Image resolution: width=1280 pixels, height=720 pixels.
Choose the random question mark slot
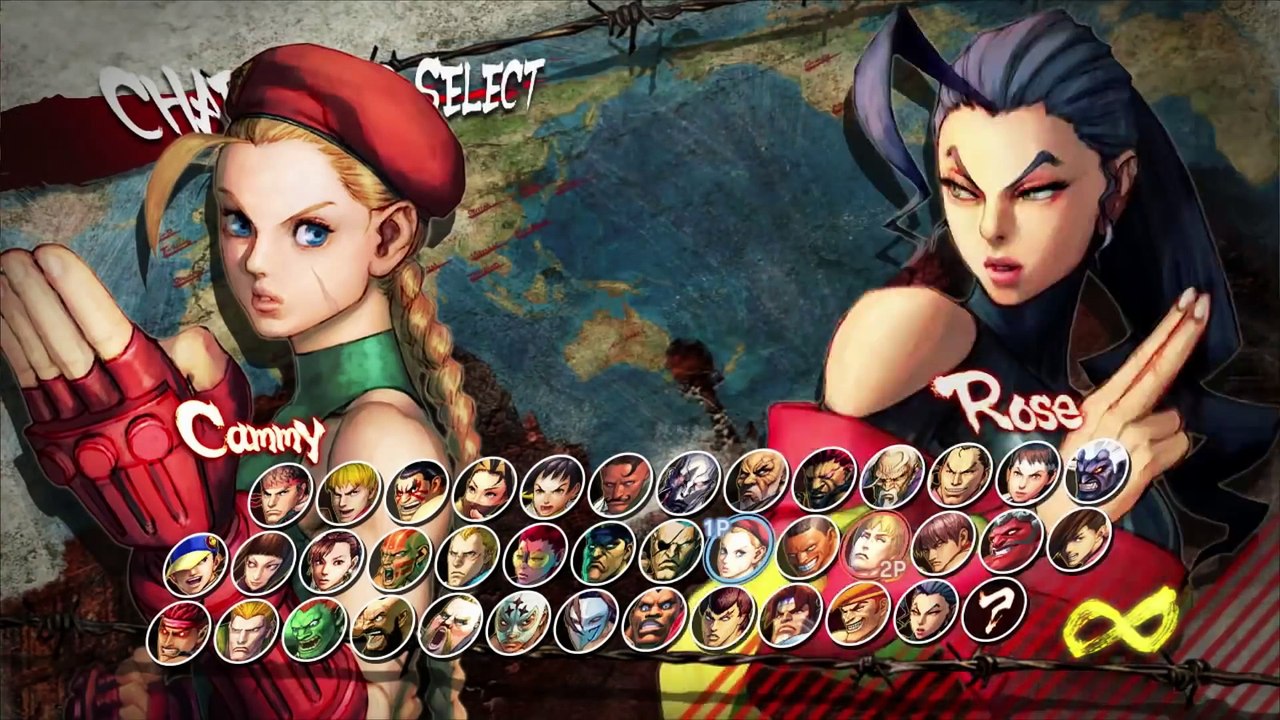[x=993, y=608]
